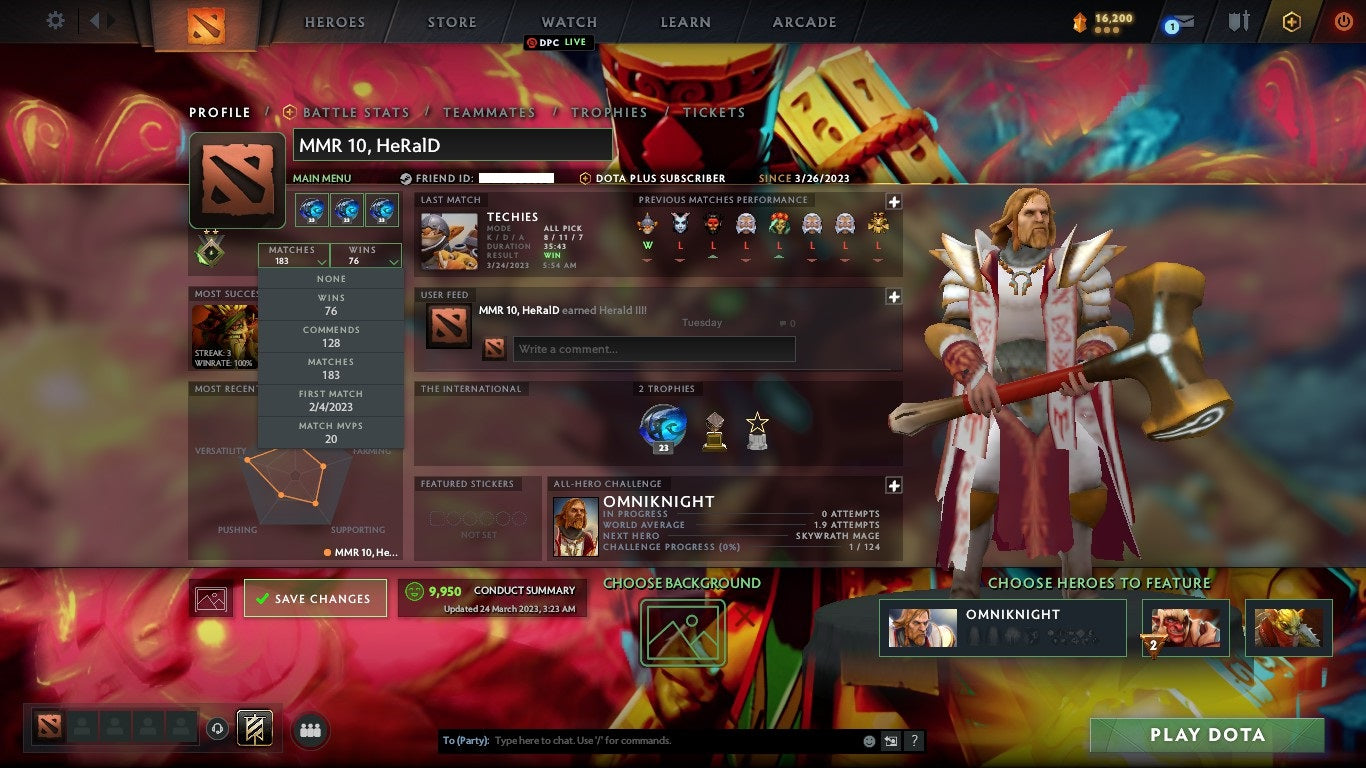Switch to the Trophies tab

tap(610, 112)
